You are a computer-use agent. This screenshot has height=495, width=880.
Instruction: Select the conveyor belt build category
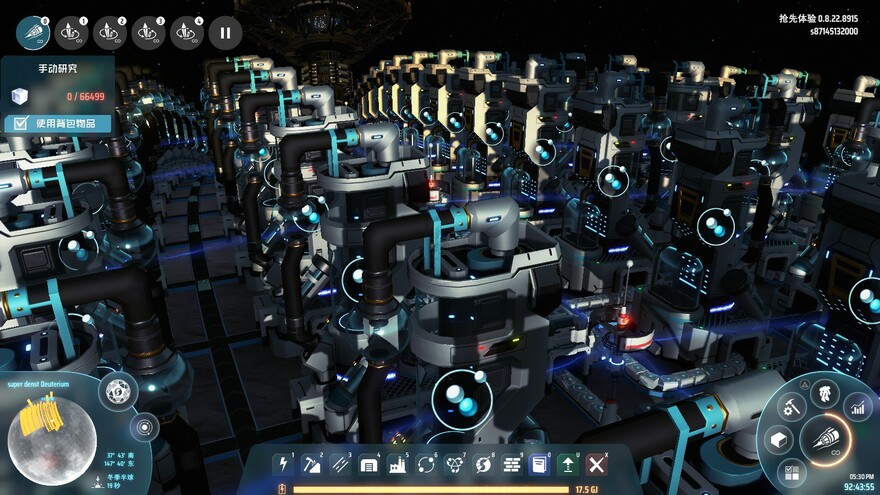[x=340, y=464]
